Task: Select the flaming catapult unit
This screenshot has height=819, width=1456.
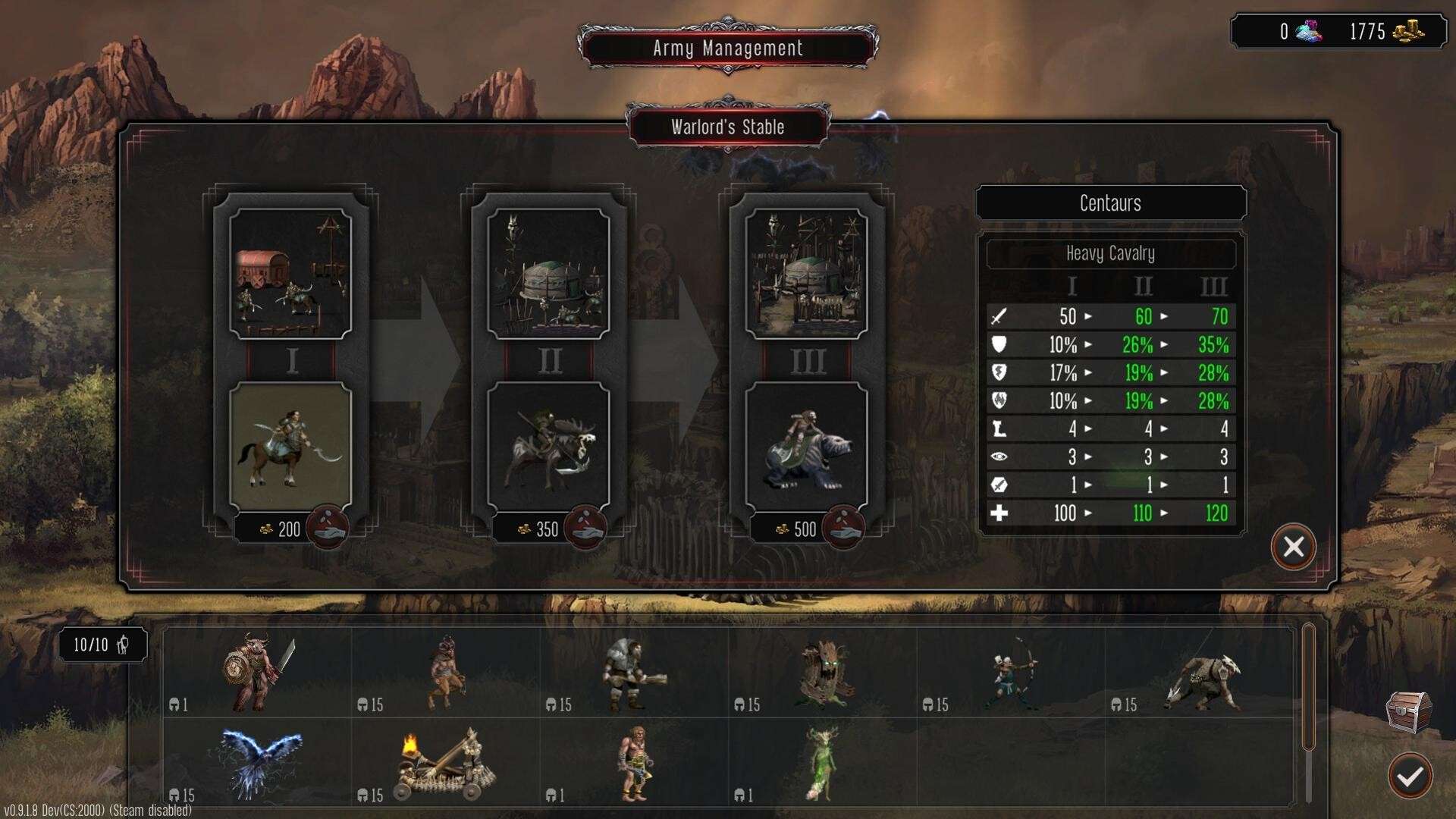Action: [447, 764]
